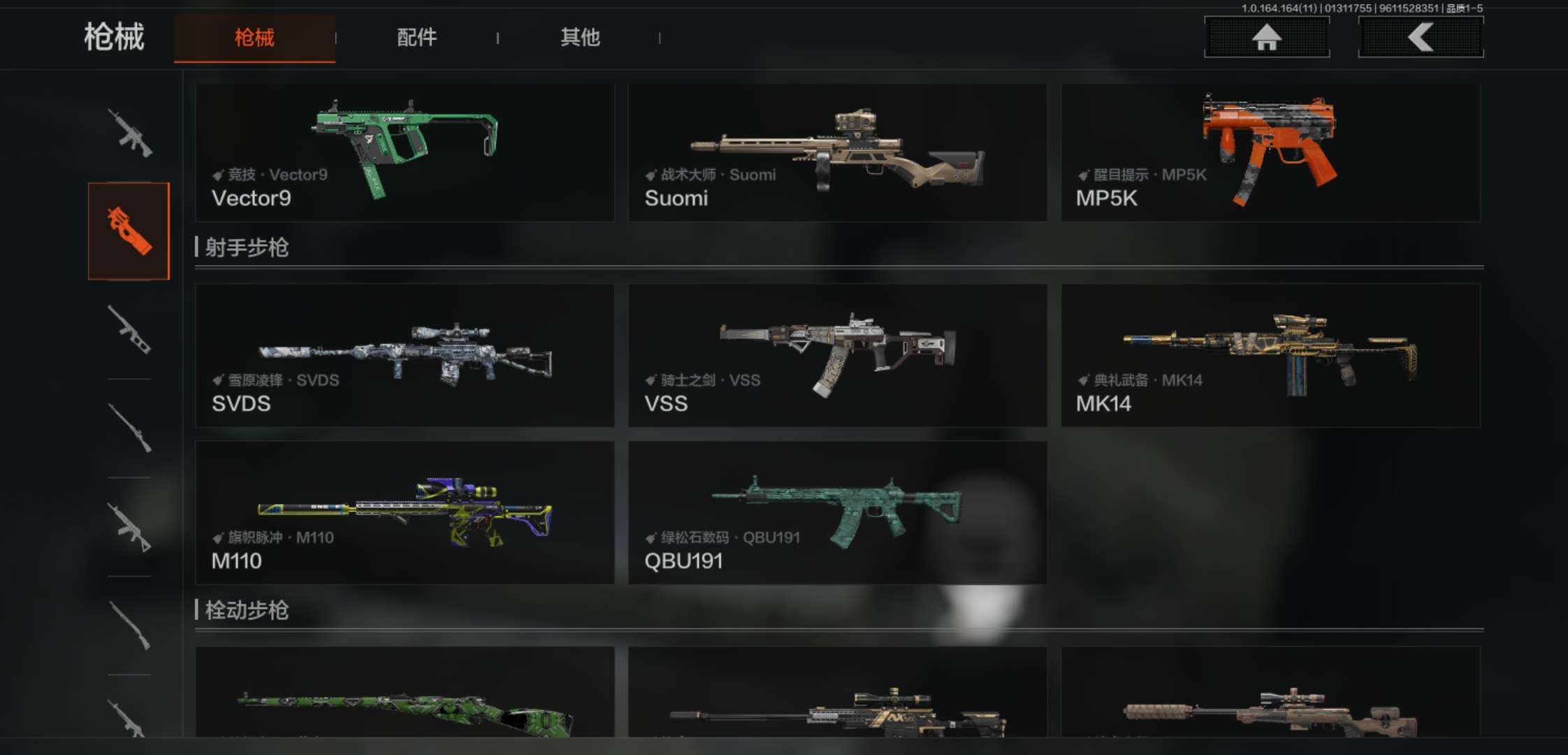Switch to the 配件 attachments tab
This screenshot has height=755, width=1568.
pyautogui.click(x=416, y=37)
